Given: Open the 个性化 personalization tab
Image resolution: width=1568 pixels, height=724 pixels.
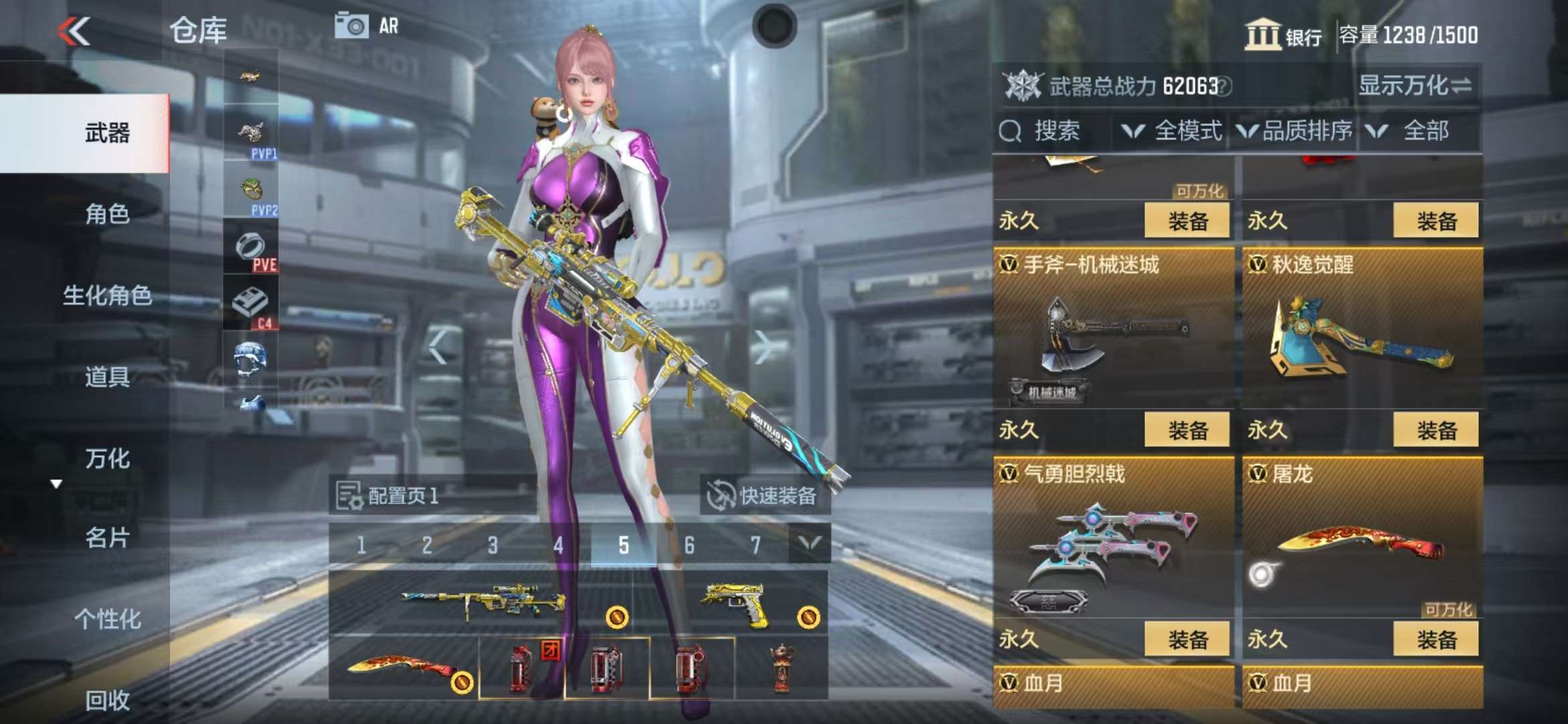Looking at the screenshot, I should pos(107,619).
